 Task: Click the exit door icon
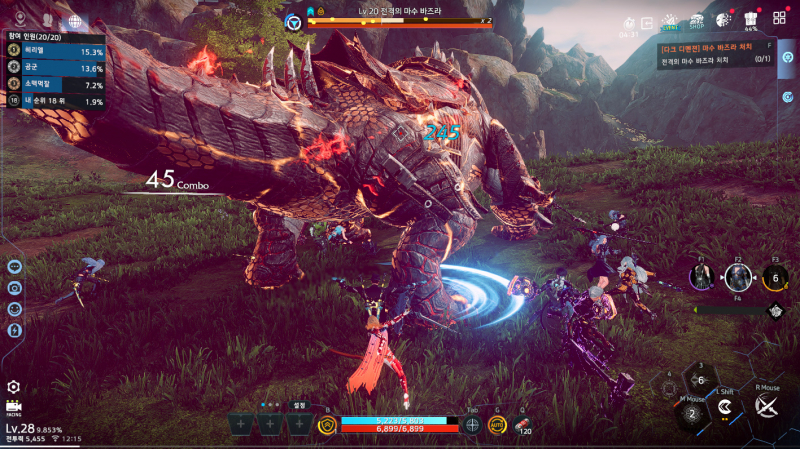647,22
